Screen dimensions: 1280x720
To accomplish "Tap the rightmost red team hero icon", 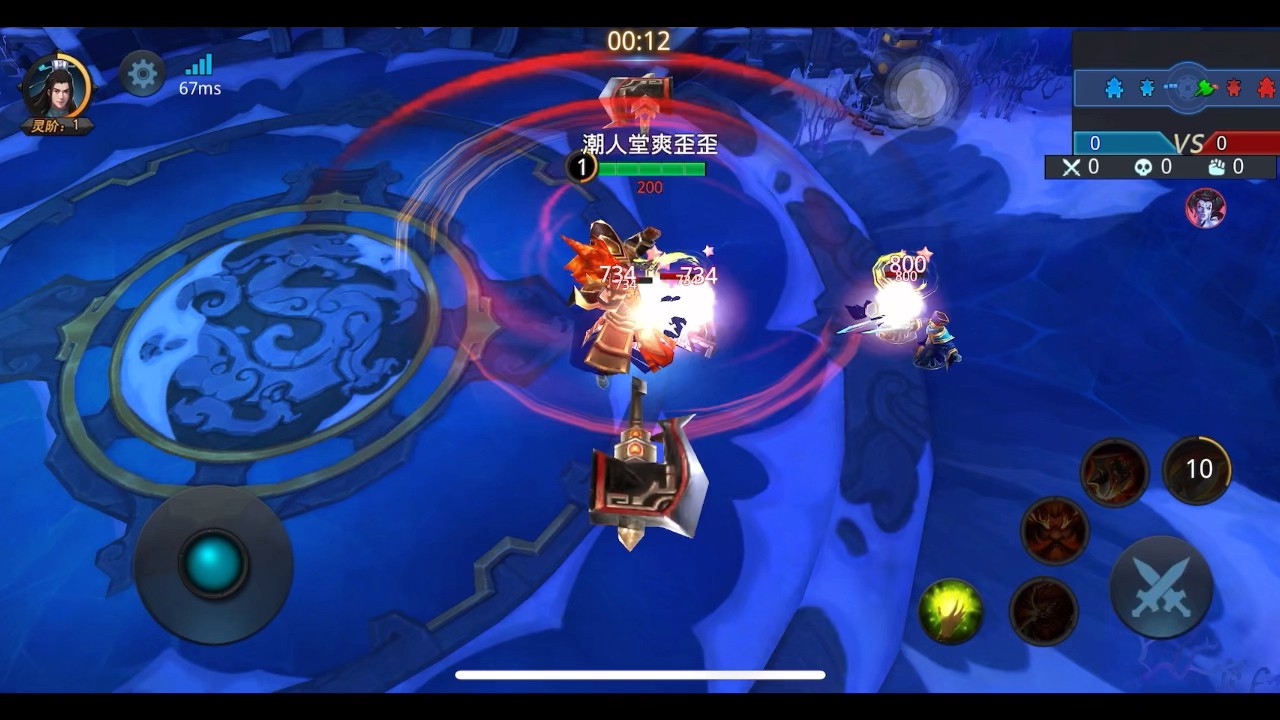I will pyautogui.click(x=1265, y=88).
